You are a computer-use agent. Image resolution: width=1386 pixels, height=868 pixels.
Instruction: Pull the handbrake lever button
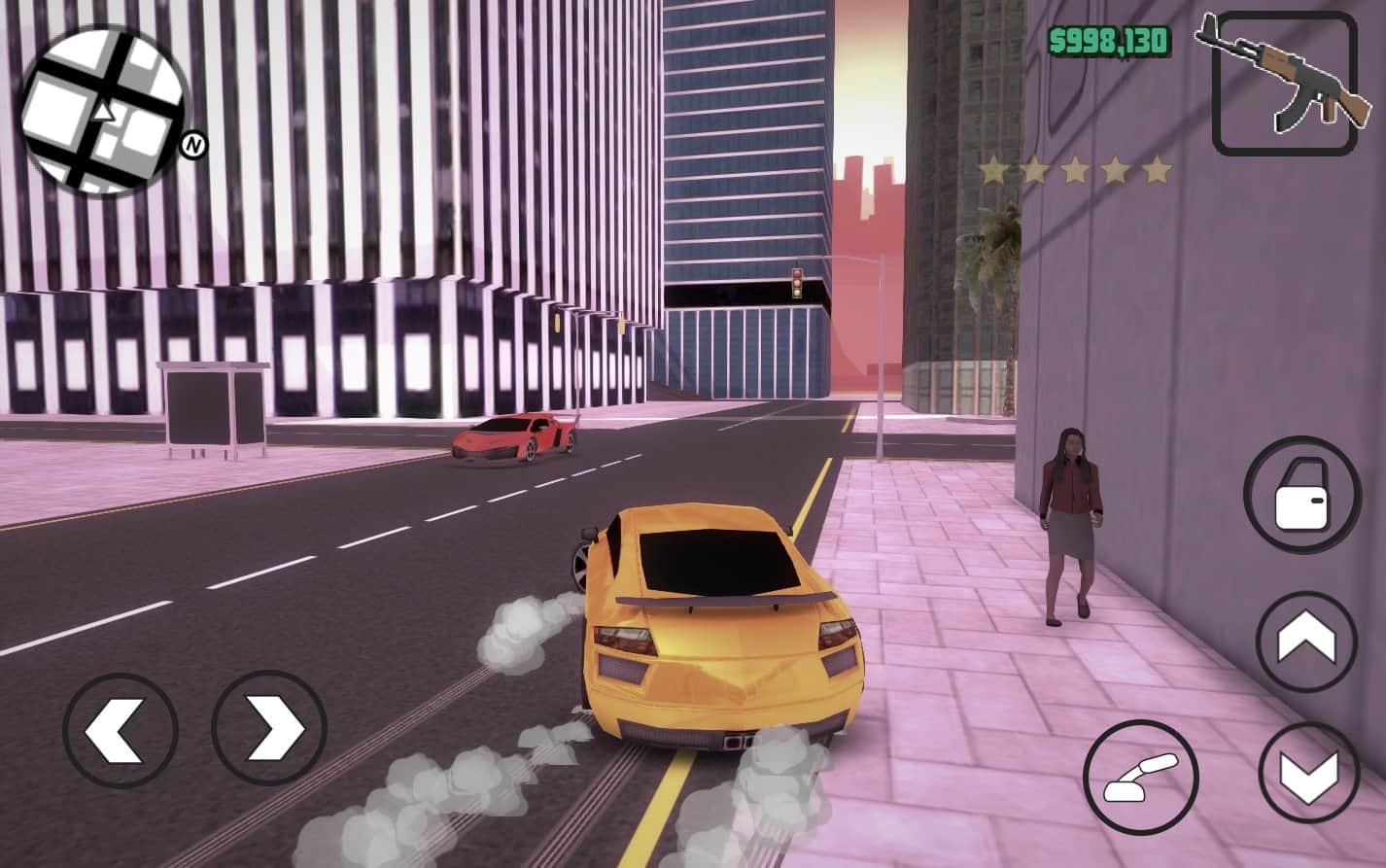1141,778
